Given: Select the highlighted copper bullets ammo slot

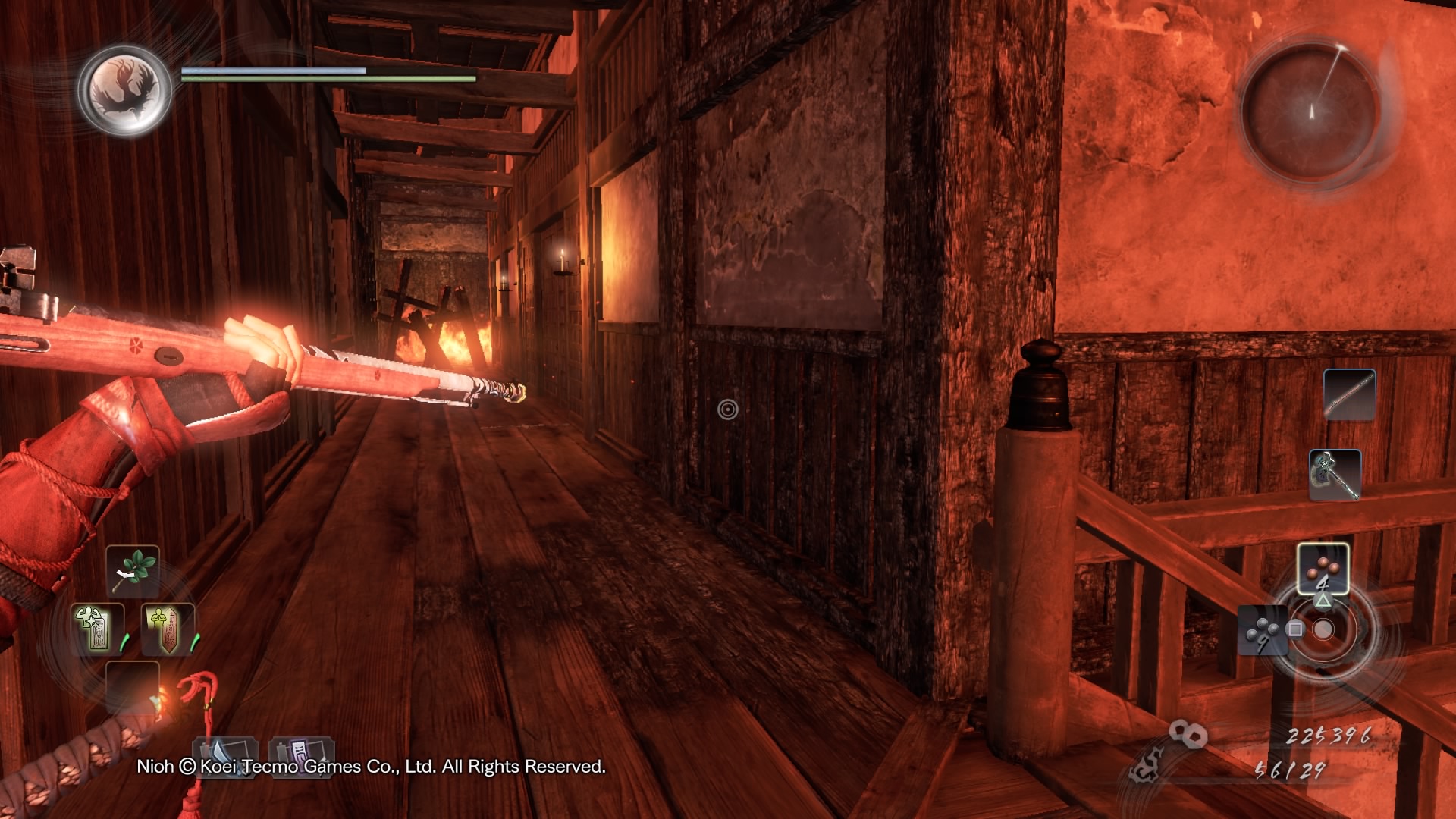Looking at the screenshot, I should tap(1323, 569).
